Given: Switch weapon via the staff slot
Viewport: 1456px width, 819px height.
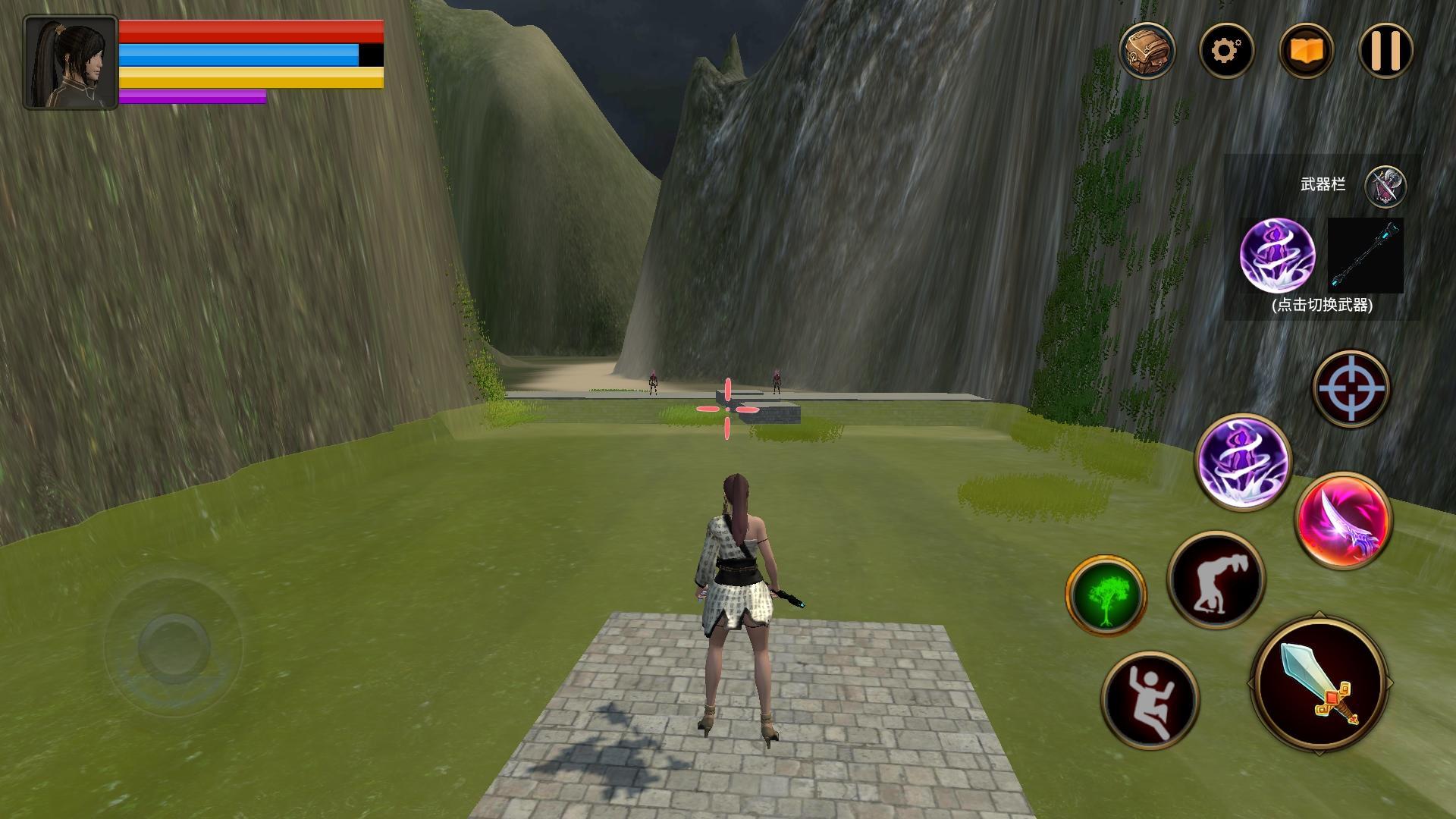Looking at the screenshot, I should tap(1365, 256).
